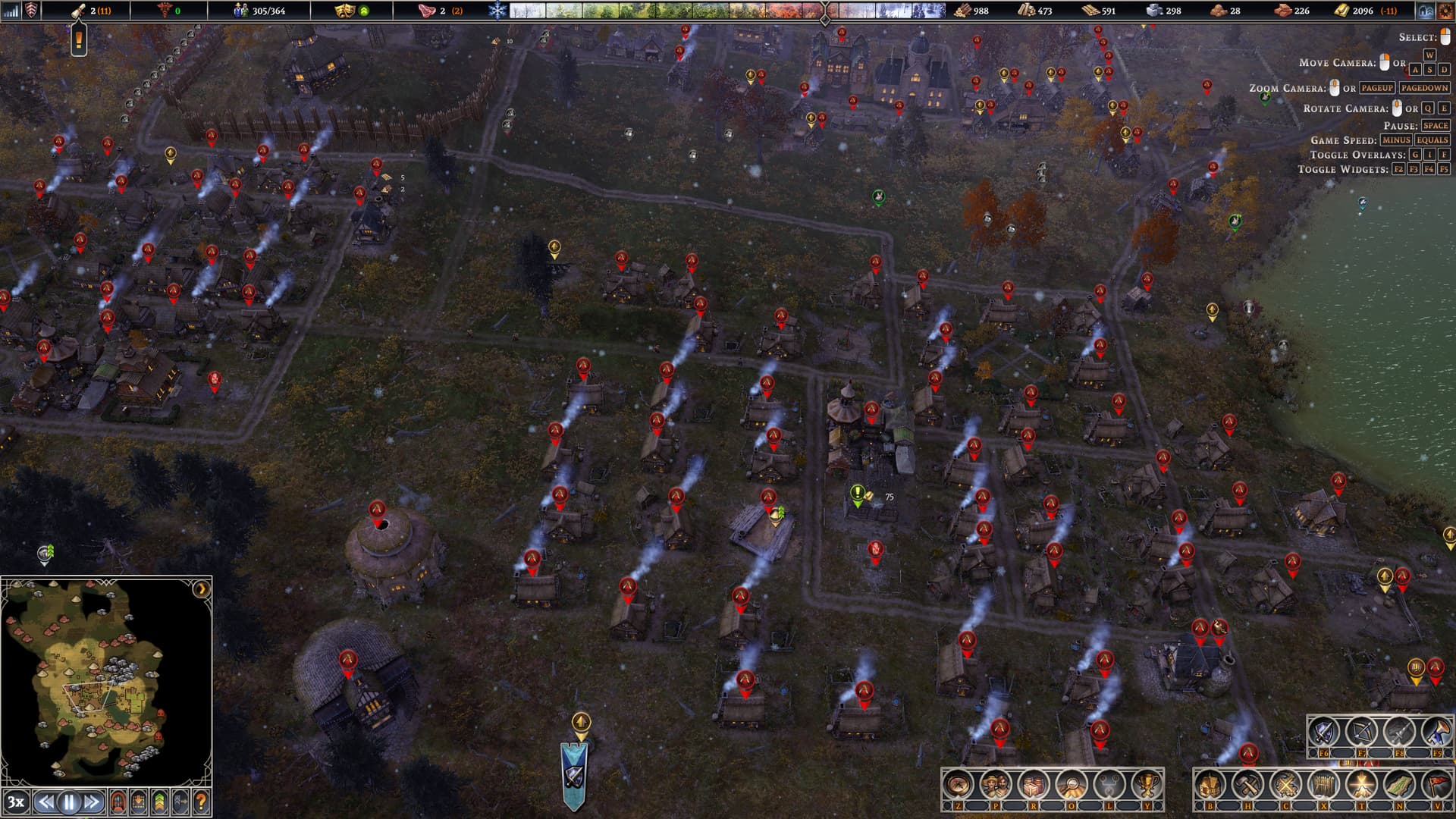Select the bow archer unit button
The width and height of the screenshot is (1456, 819).
tap(1362, 733)
